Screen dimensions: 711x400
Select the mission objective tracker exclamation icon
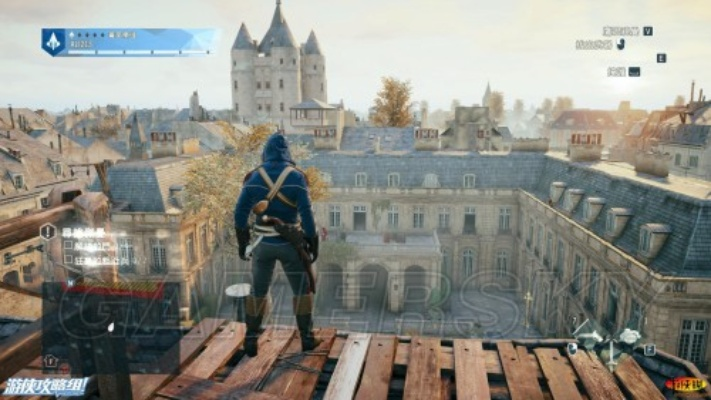click(x=48, y=232)
